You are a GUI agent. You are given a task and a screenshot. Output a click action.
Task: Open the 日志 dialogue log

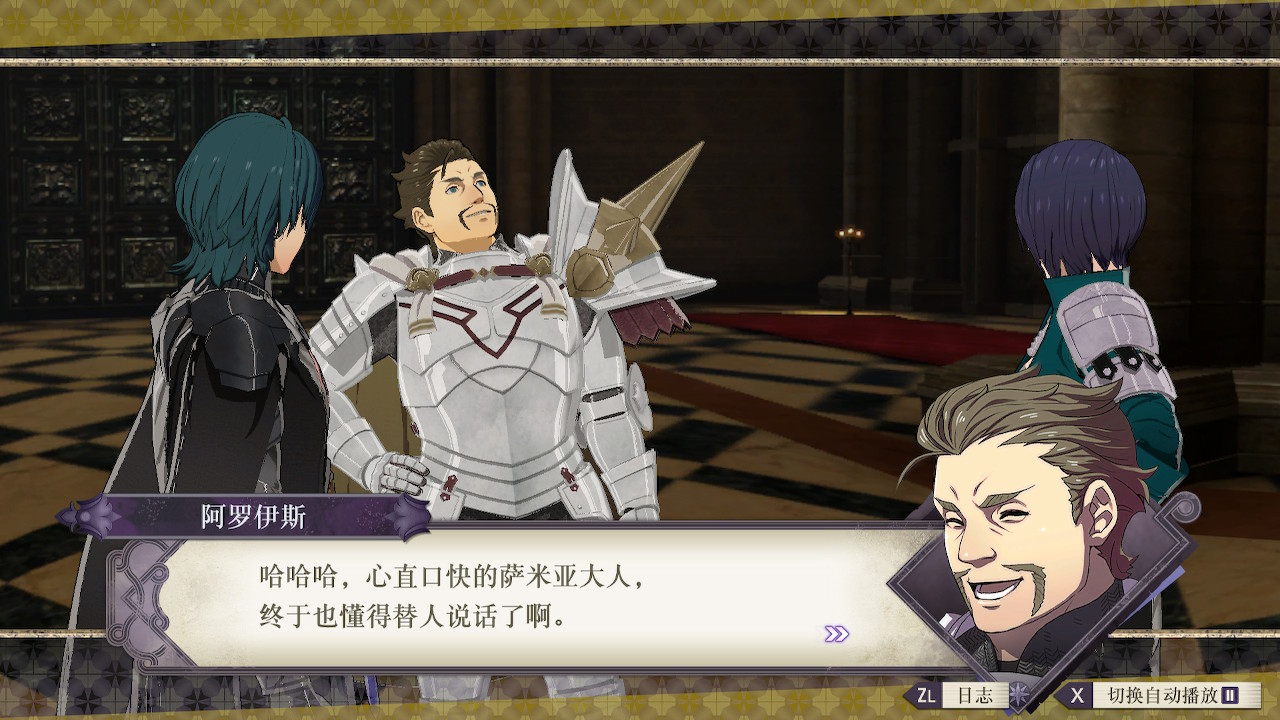click(x=962, y=695)
